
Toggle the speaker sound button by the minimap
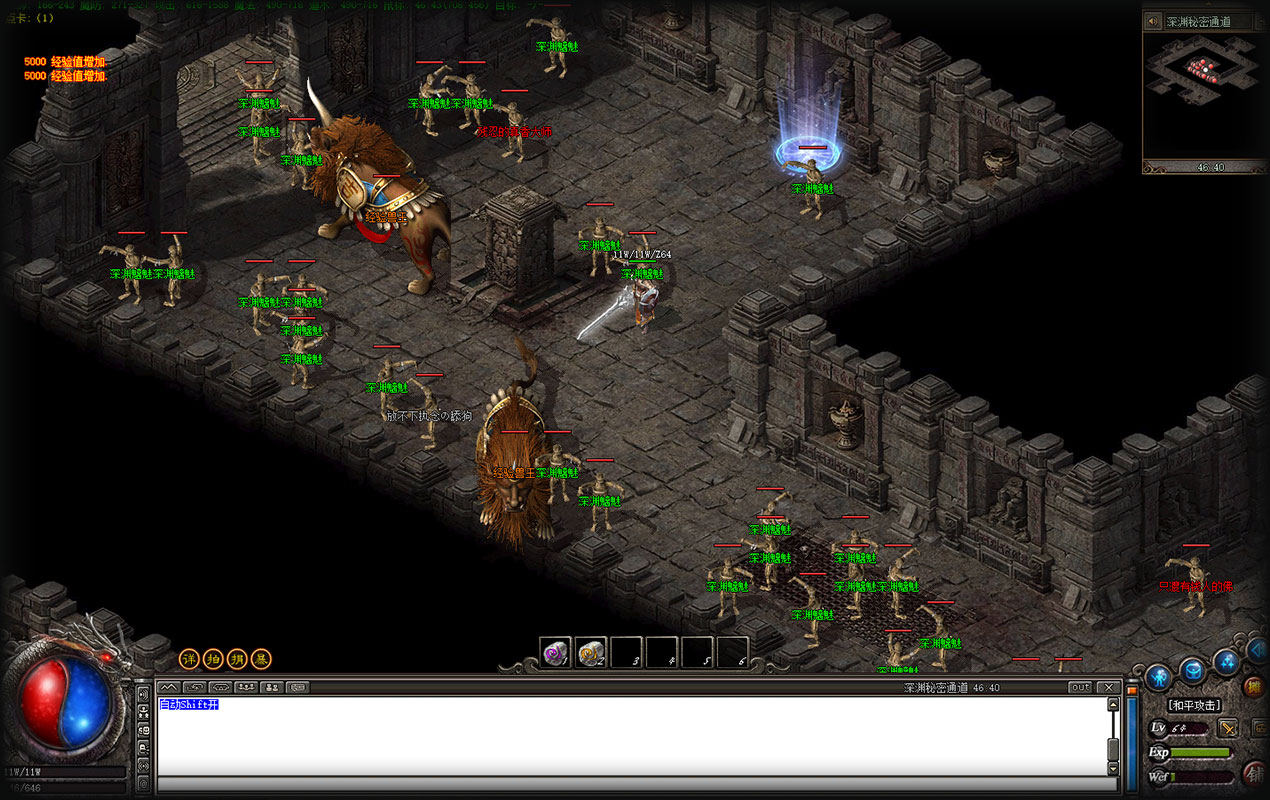(x=1153, y=21)
